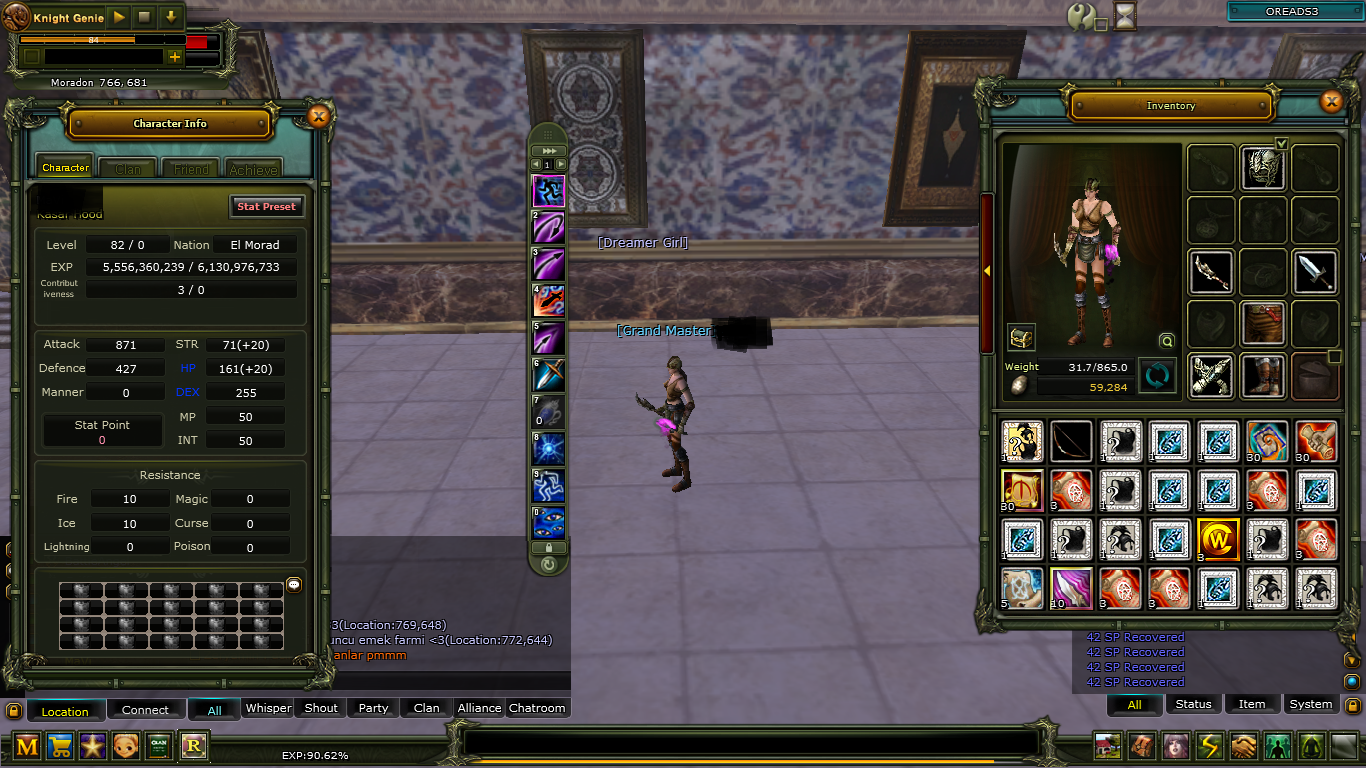
Task: Open the item mall shopping cart icon
Action: point(60,746)
